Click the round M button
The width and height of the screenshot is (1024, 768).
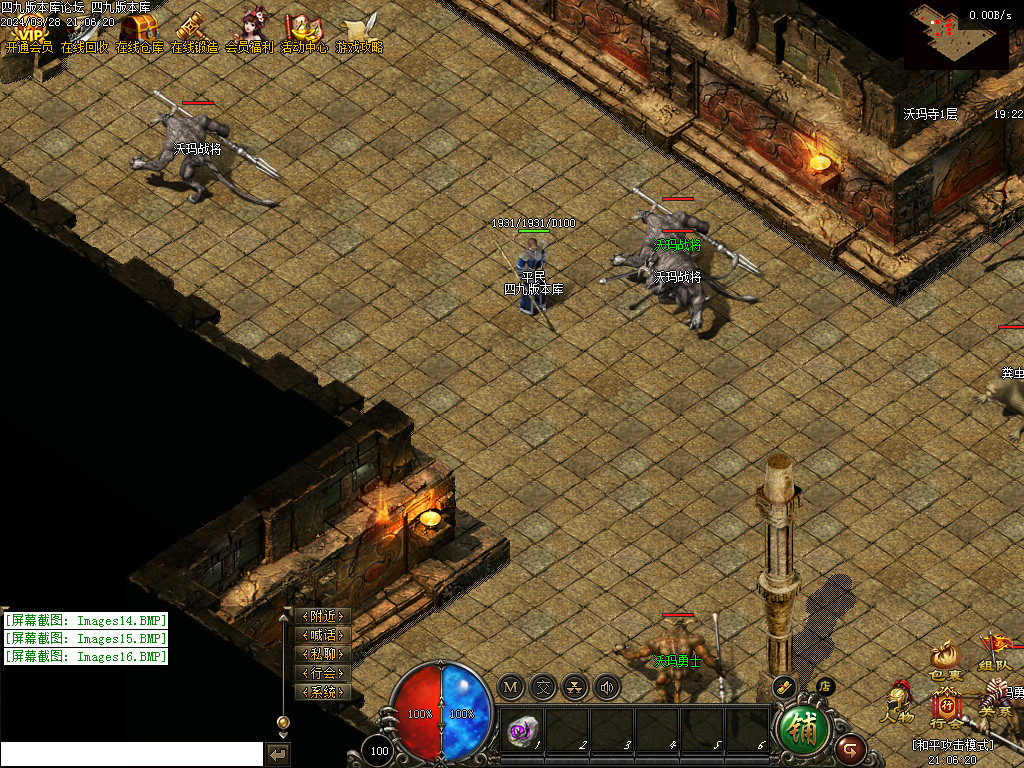click(x=511, y=687)
